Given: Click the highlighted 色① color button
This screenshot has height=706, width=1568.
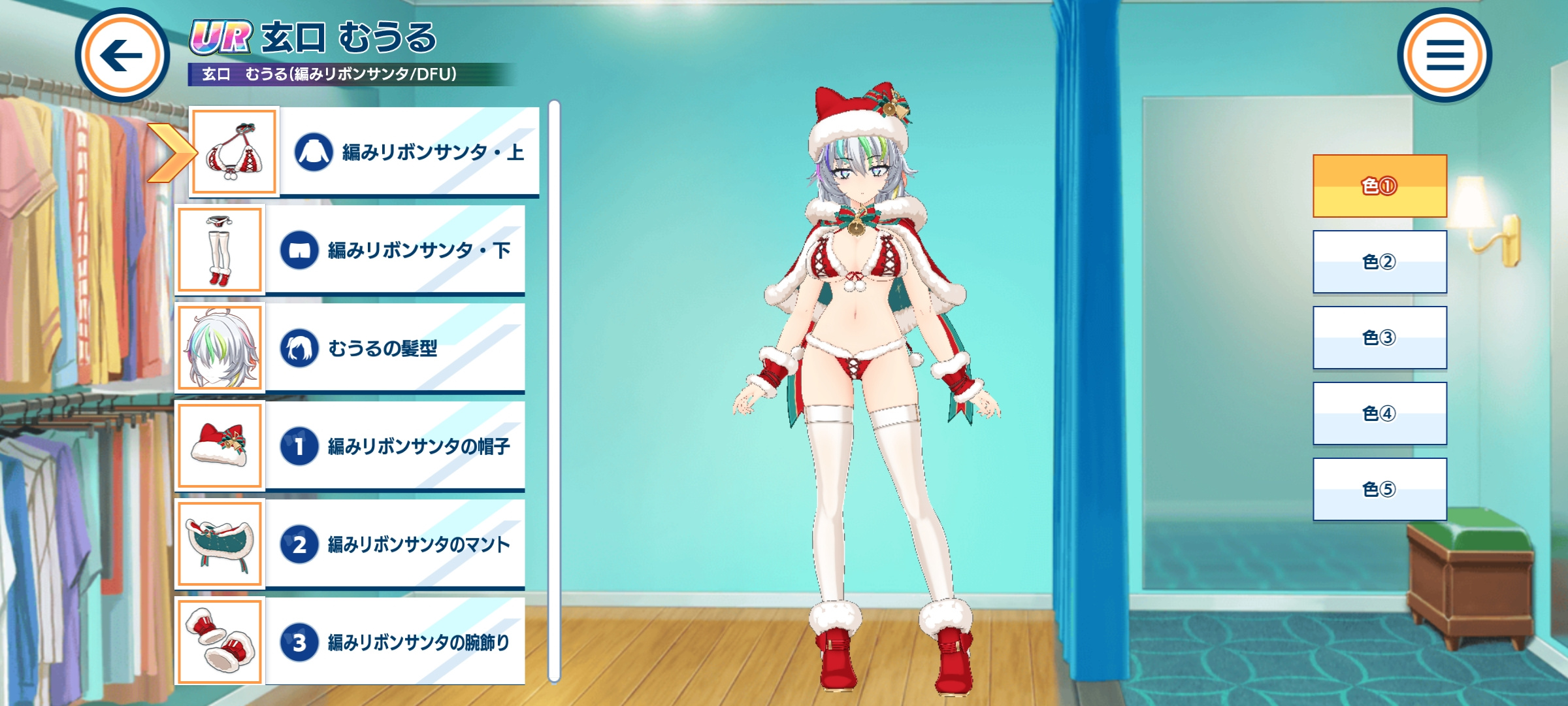Looking at the screenshot, I should (1380, 186).
